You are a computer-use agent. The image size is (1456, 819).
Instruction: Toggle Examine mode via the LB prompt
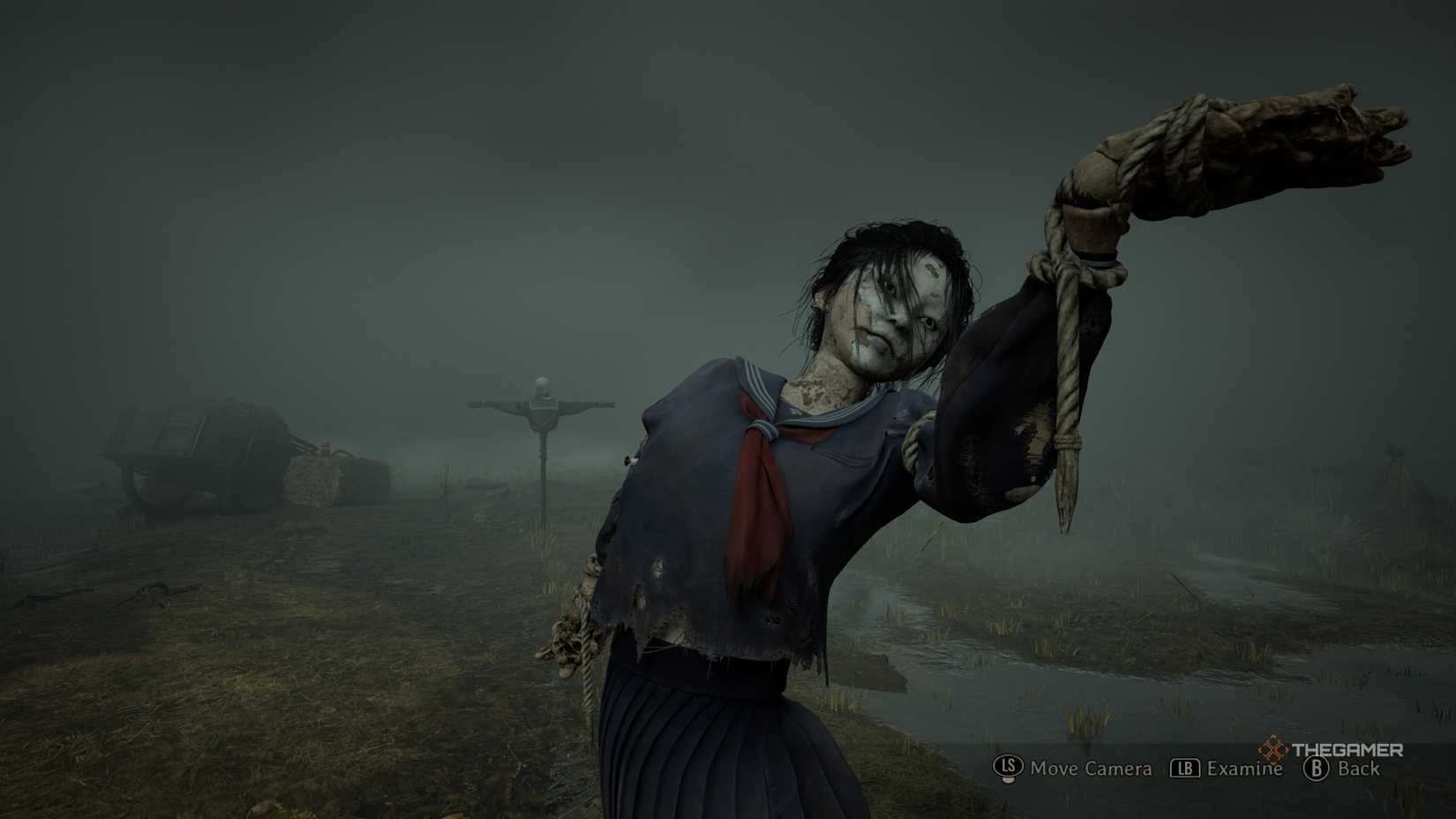point(1185,768)
